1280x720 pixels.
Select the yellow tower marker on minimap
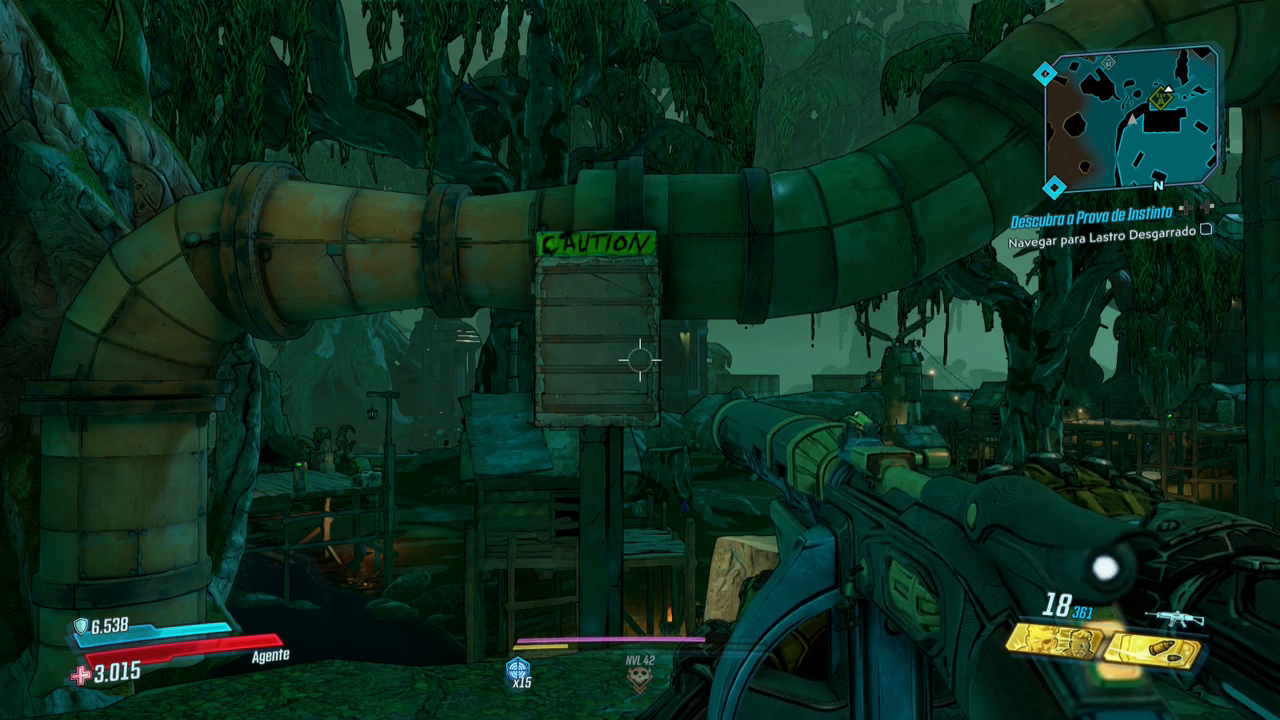click(1161, 97)
